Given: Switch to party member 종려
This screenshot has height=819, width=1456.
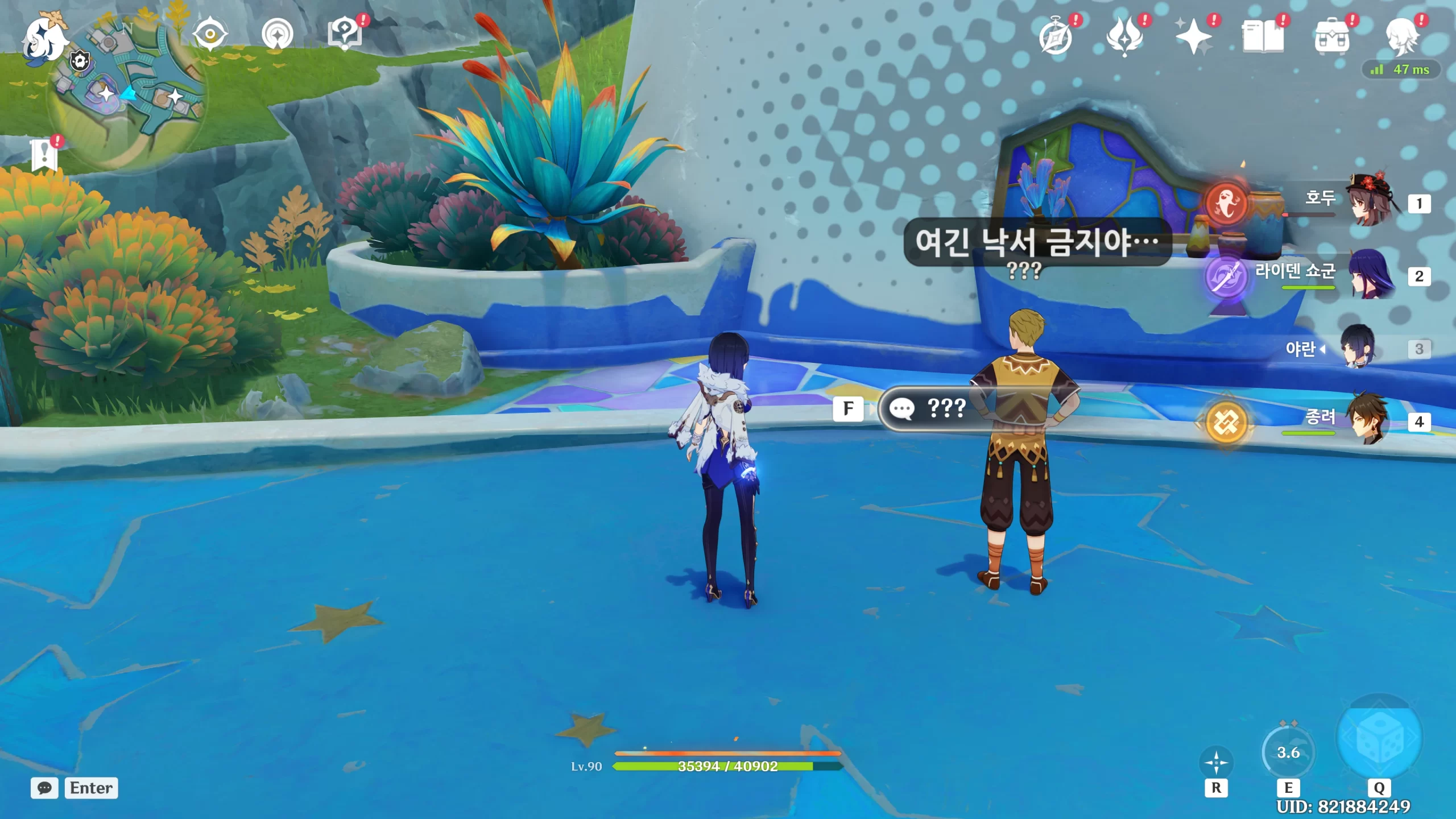Looking at the screenshot, I should tap(1370, 421).
